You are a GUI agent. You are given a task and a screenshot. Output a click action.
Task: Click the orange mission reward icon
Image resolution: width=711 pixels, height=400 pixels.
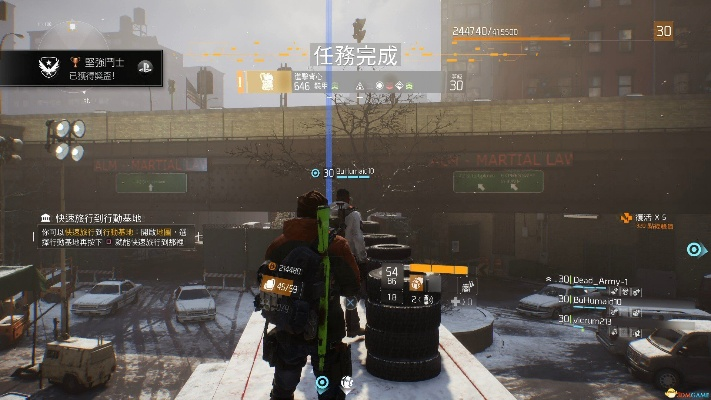(268, 82)
